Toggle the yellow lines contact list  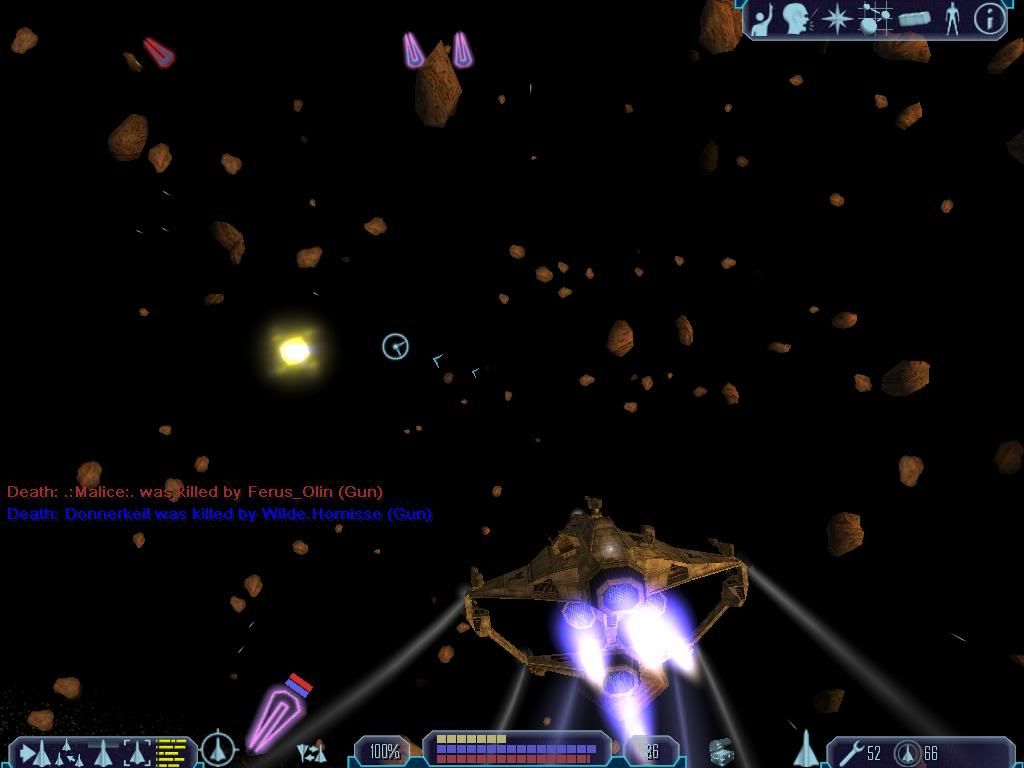point(172,751)
